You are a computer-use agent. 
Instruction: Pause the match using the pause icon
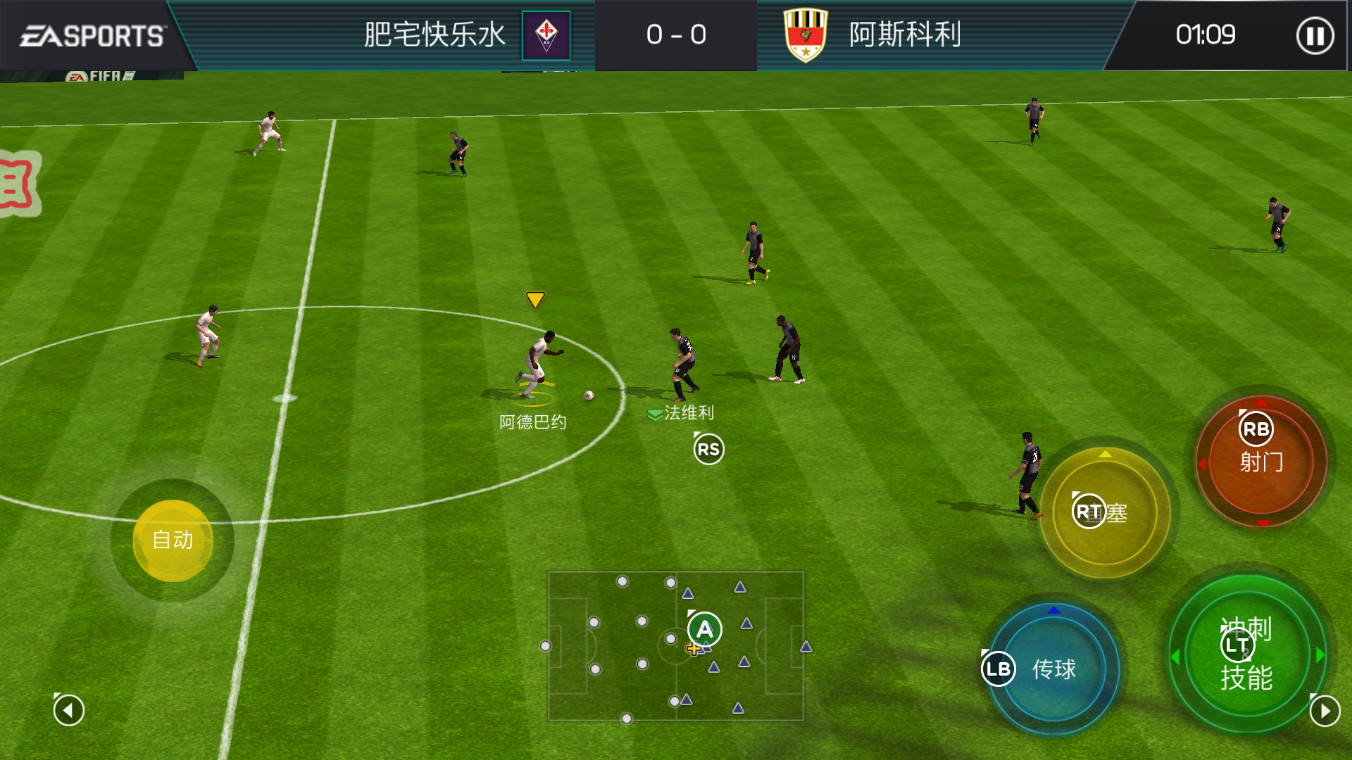coord(1315,36)
